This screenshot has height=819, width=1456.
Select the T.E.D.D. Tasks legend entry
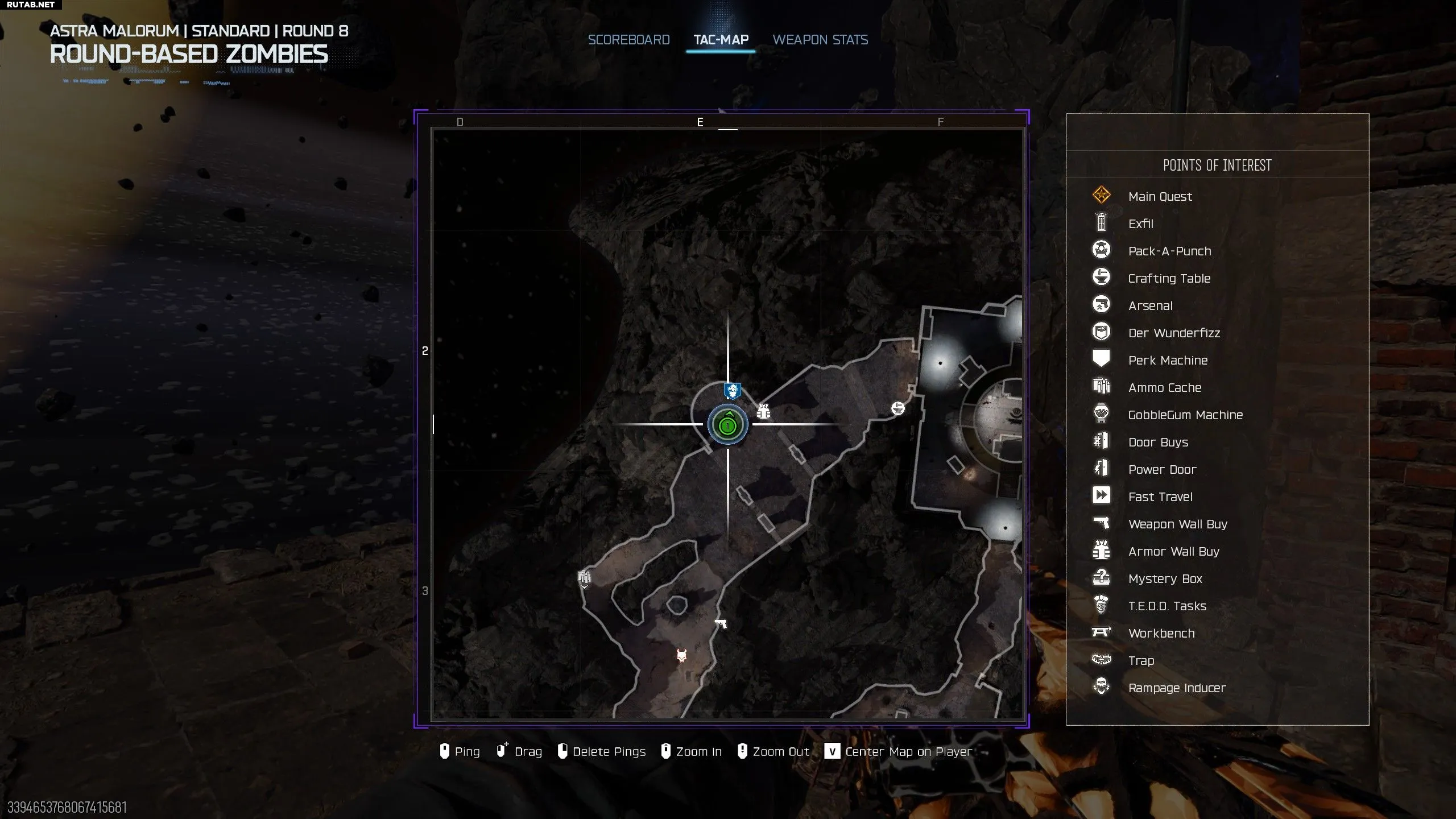point(1167,606)
